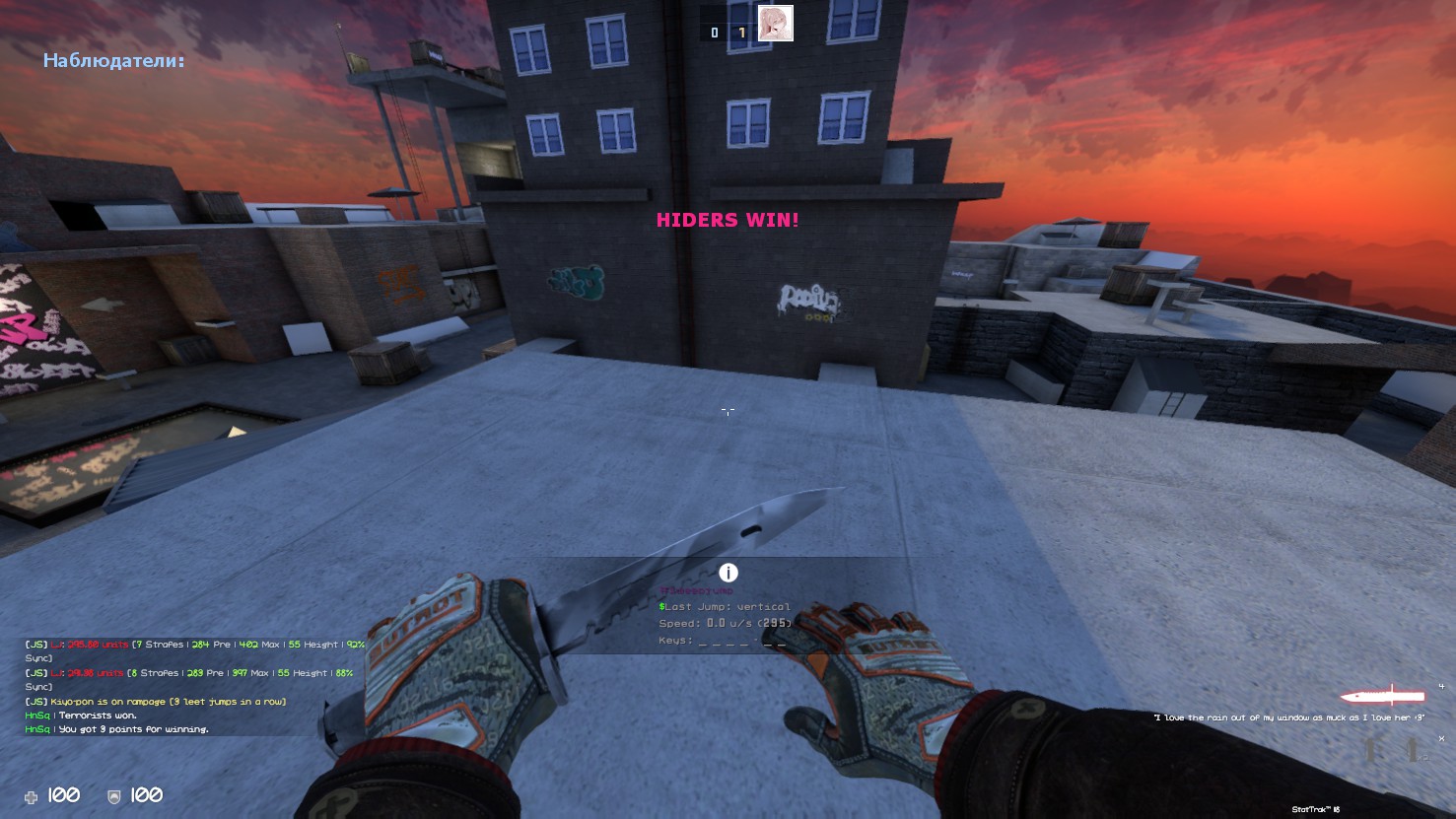This screenshot has width=1456, height=819.
Task: Click the circular info icon above the jump stats
Action: [728, 572]
